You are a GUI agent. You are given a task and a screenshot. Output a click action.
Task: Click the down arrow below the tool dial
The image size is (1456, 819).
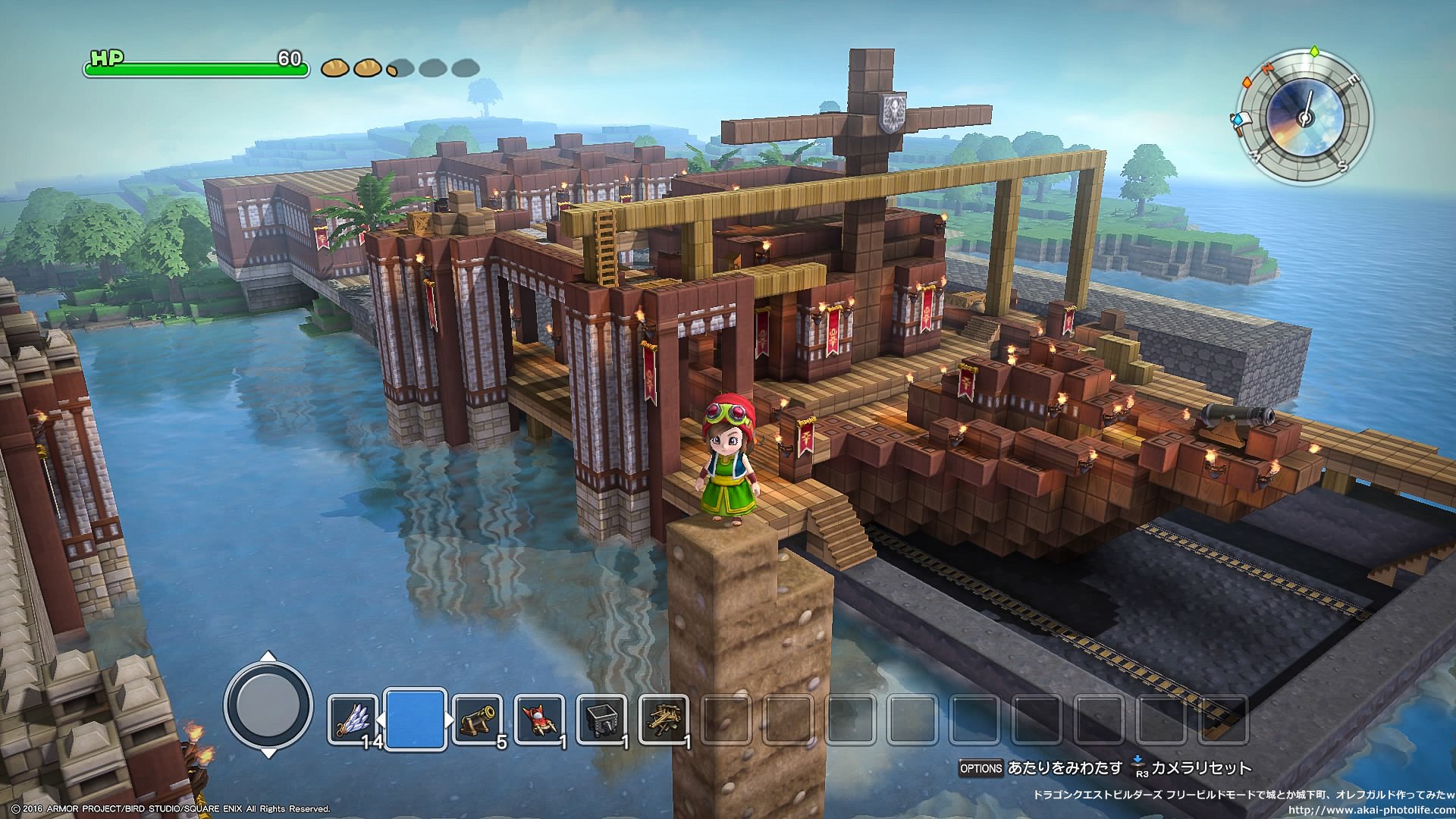(268, 753)
